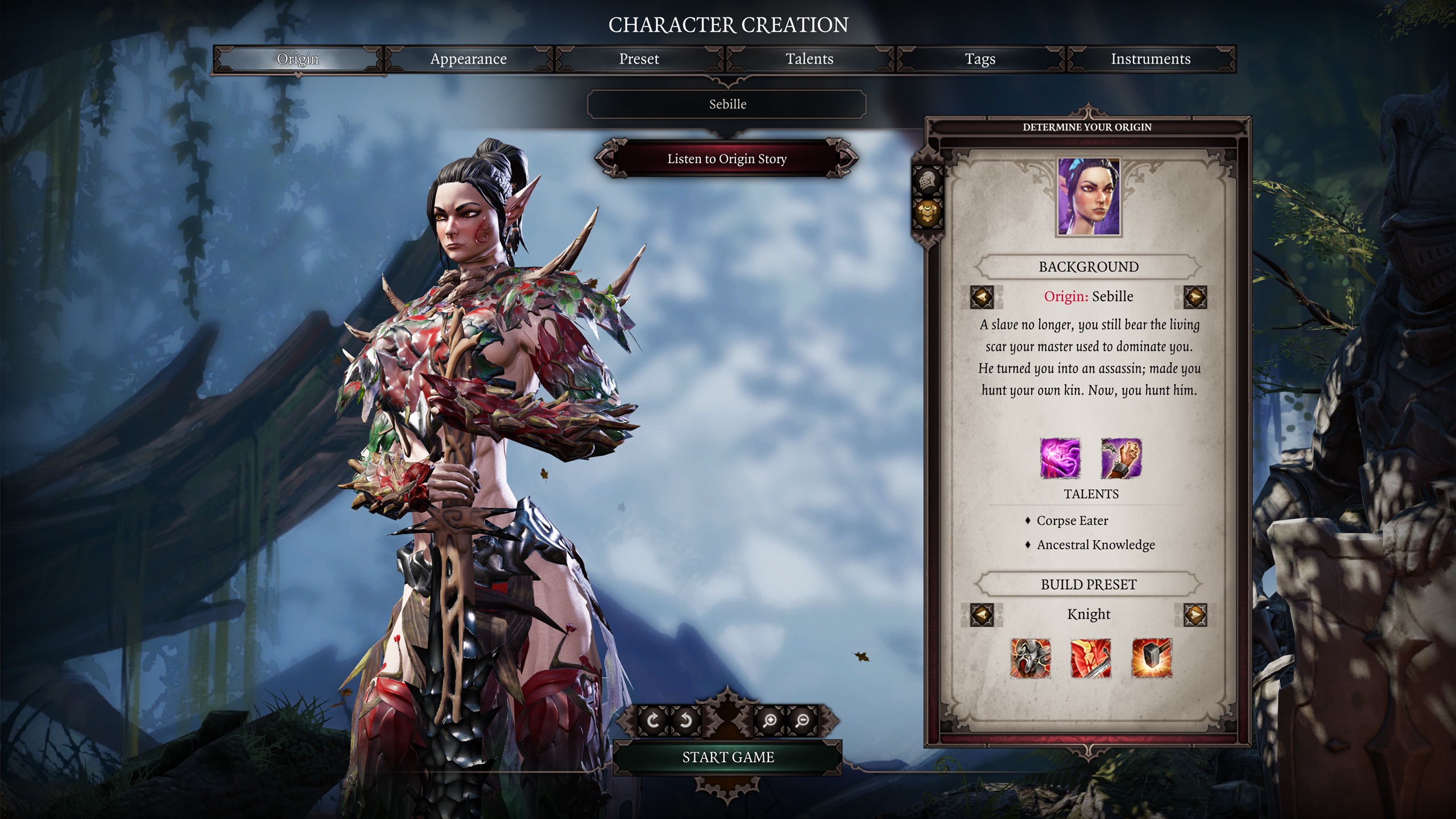Go to the Talents tab
Image resolution: width=1456 pixels, height=819 pixels.
click(809, 59)
